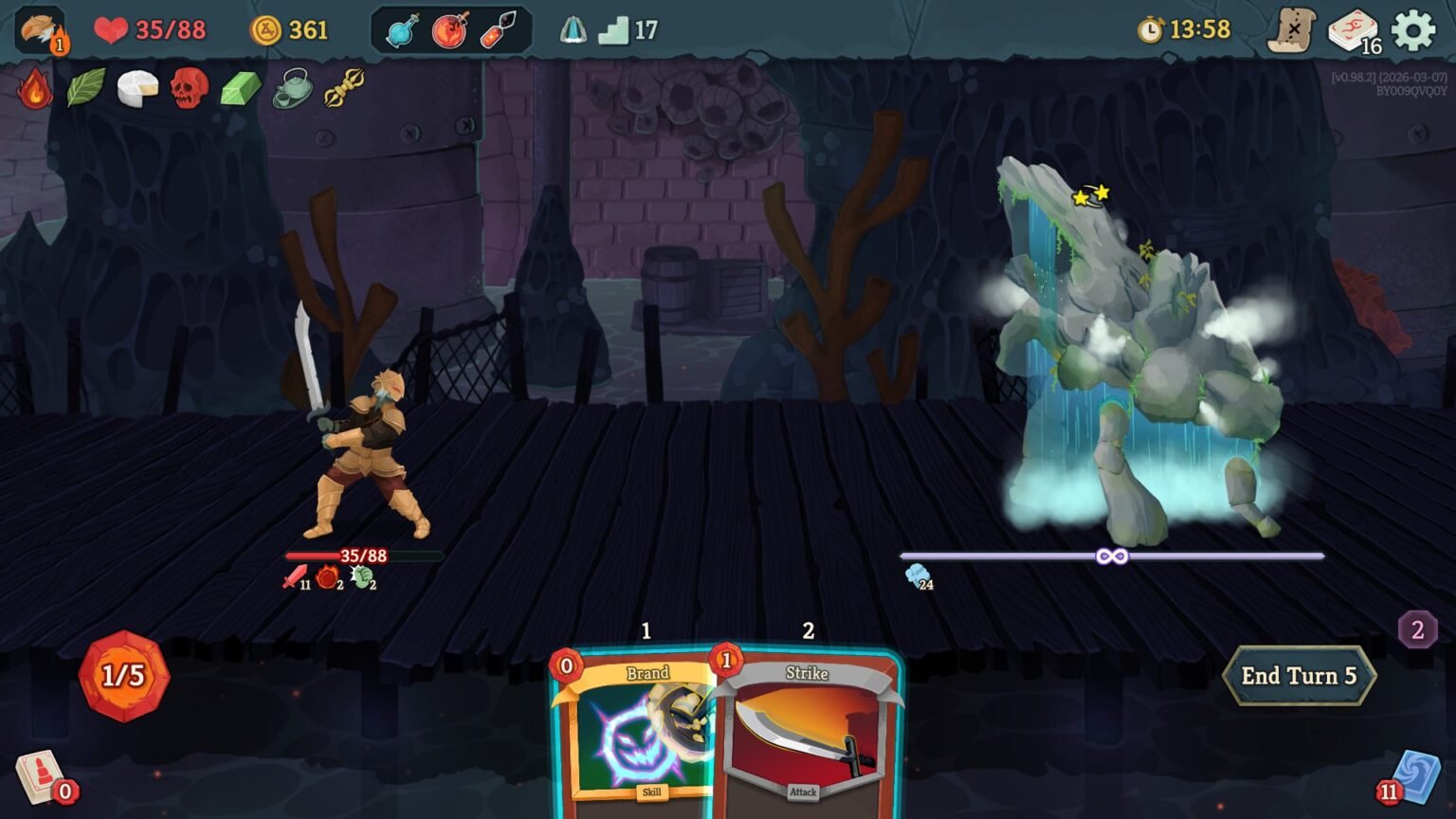1456x819 pixels.
Task: Click the burning flame relic
Action: pos(36,90)
